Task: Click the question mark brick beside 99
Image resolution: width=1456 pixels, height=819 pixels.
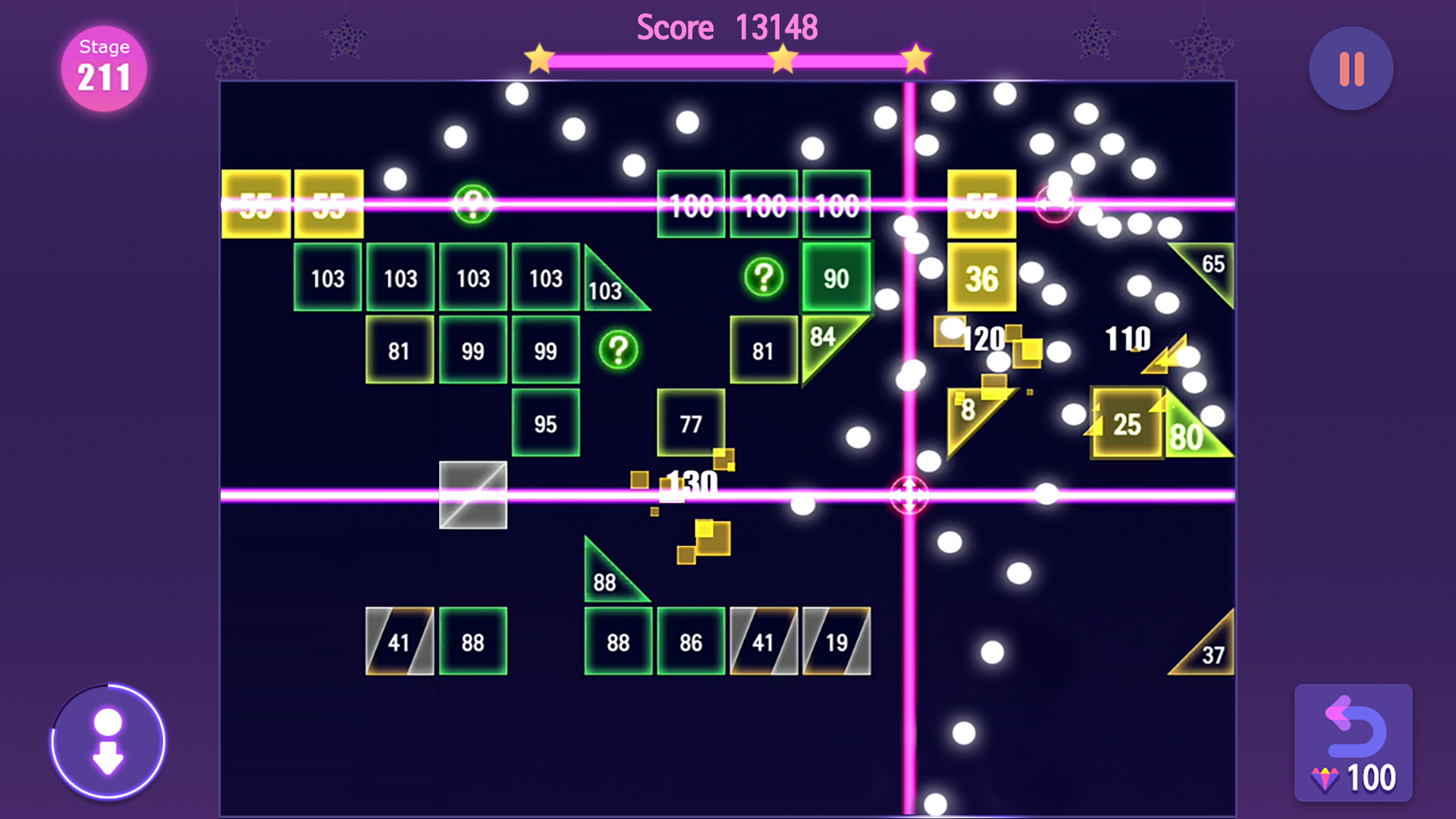Action: coord(617,350)
